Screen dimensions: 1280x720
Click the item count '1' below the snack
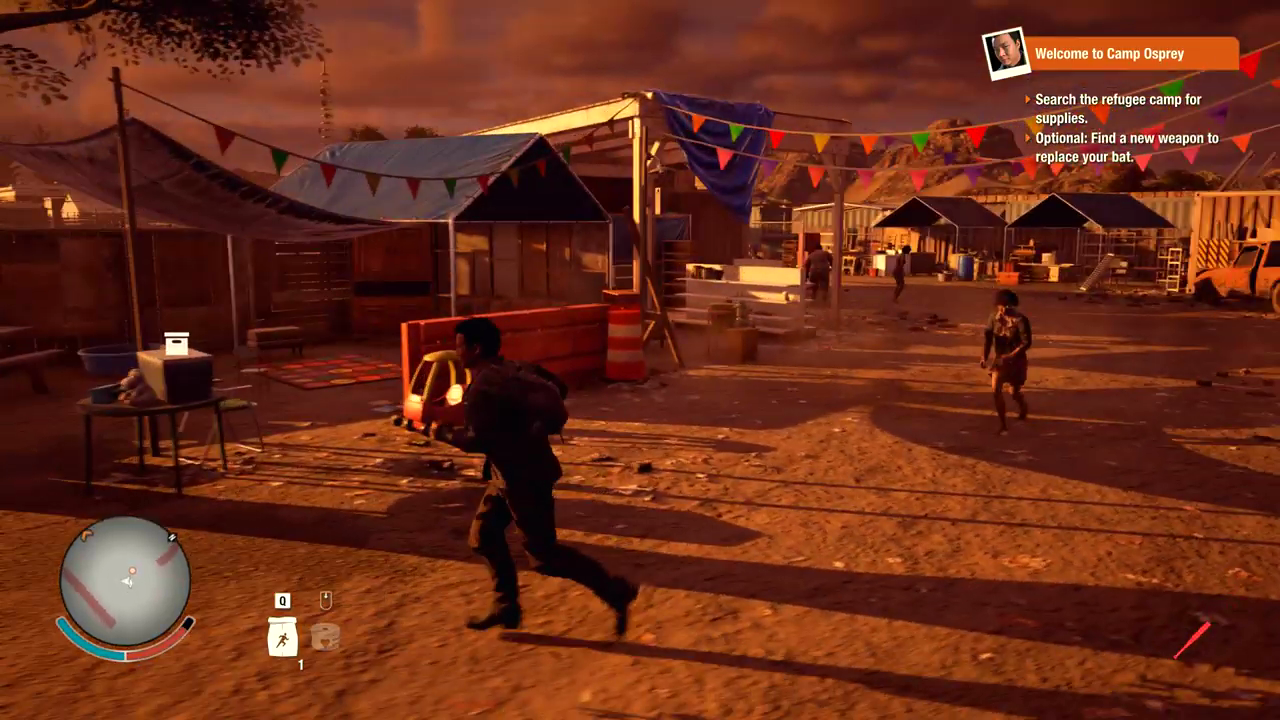coord(299,665)
